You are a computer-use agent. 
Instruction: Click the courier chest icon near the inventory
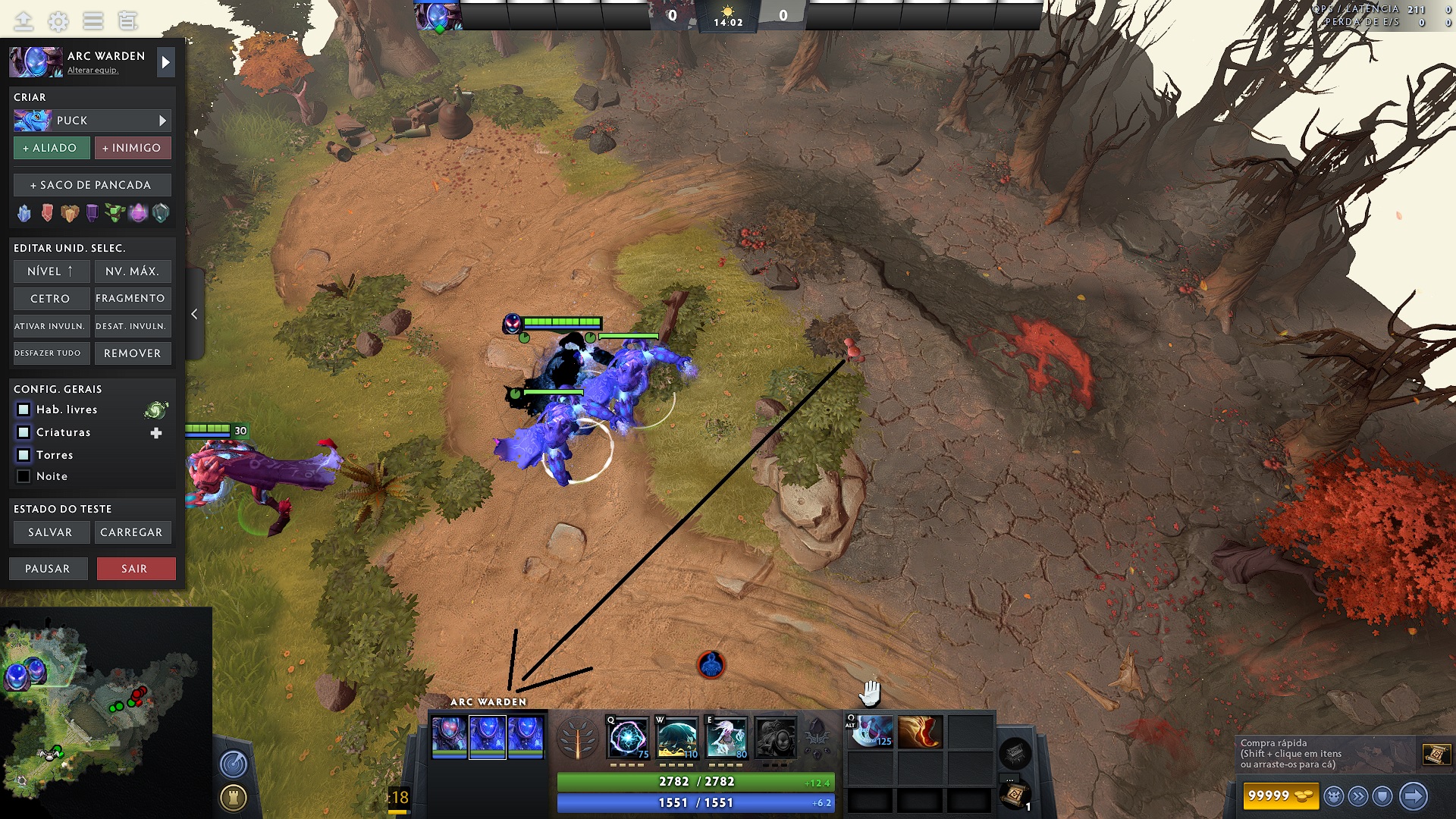[1014, 753]
